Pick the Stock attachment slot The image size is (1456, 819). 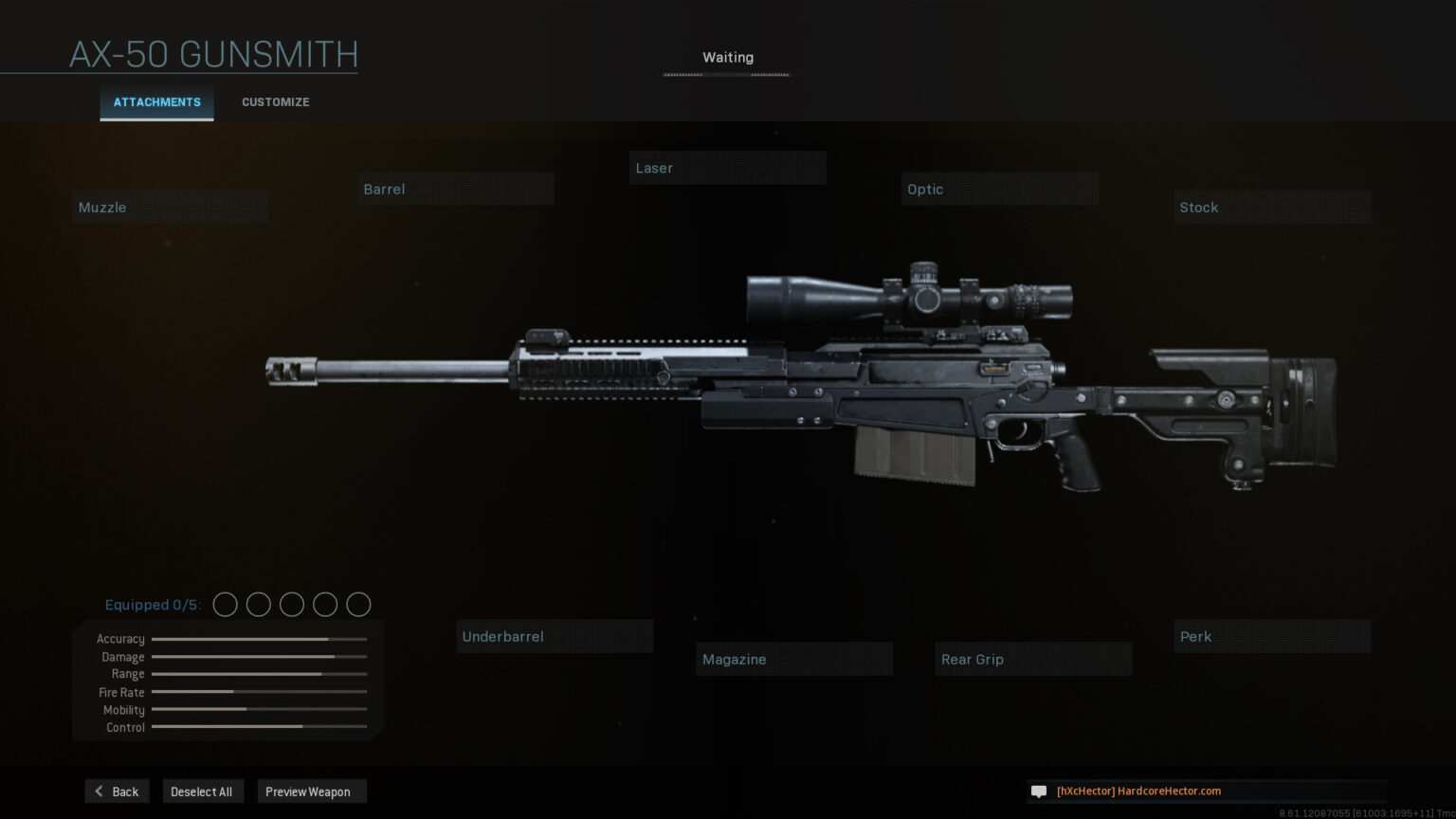point(1271,208)
